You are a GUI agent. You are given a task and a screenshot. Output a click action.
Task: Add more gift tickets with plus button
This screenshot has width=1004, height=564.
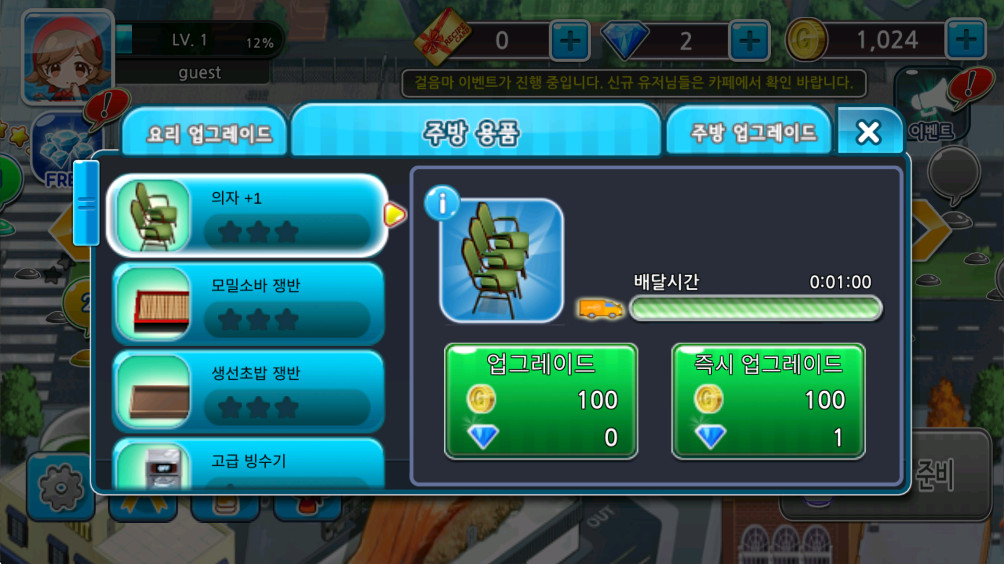pyautogui.click(x=569, y=40)
